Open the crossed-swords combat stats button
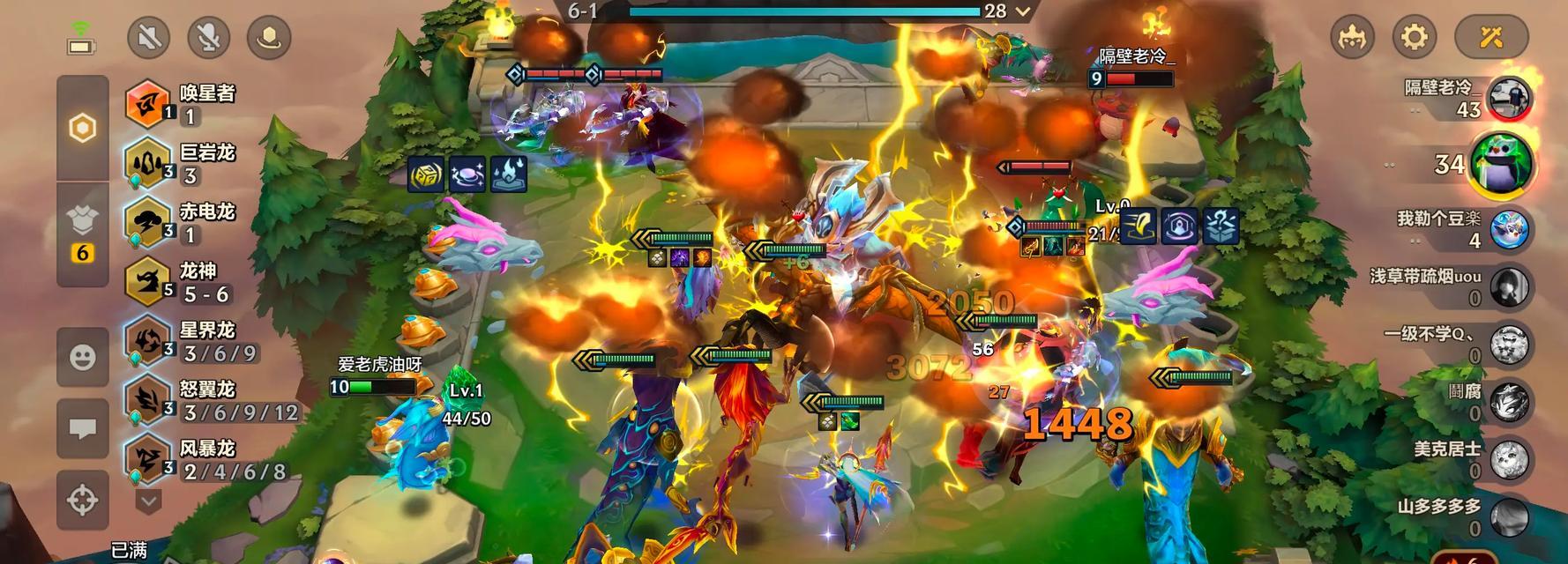 1491,37
